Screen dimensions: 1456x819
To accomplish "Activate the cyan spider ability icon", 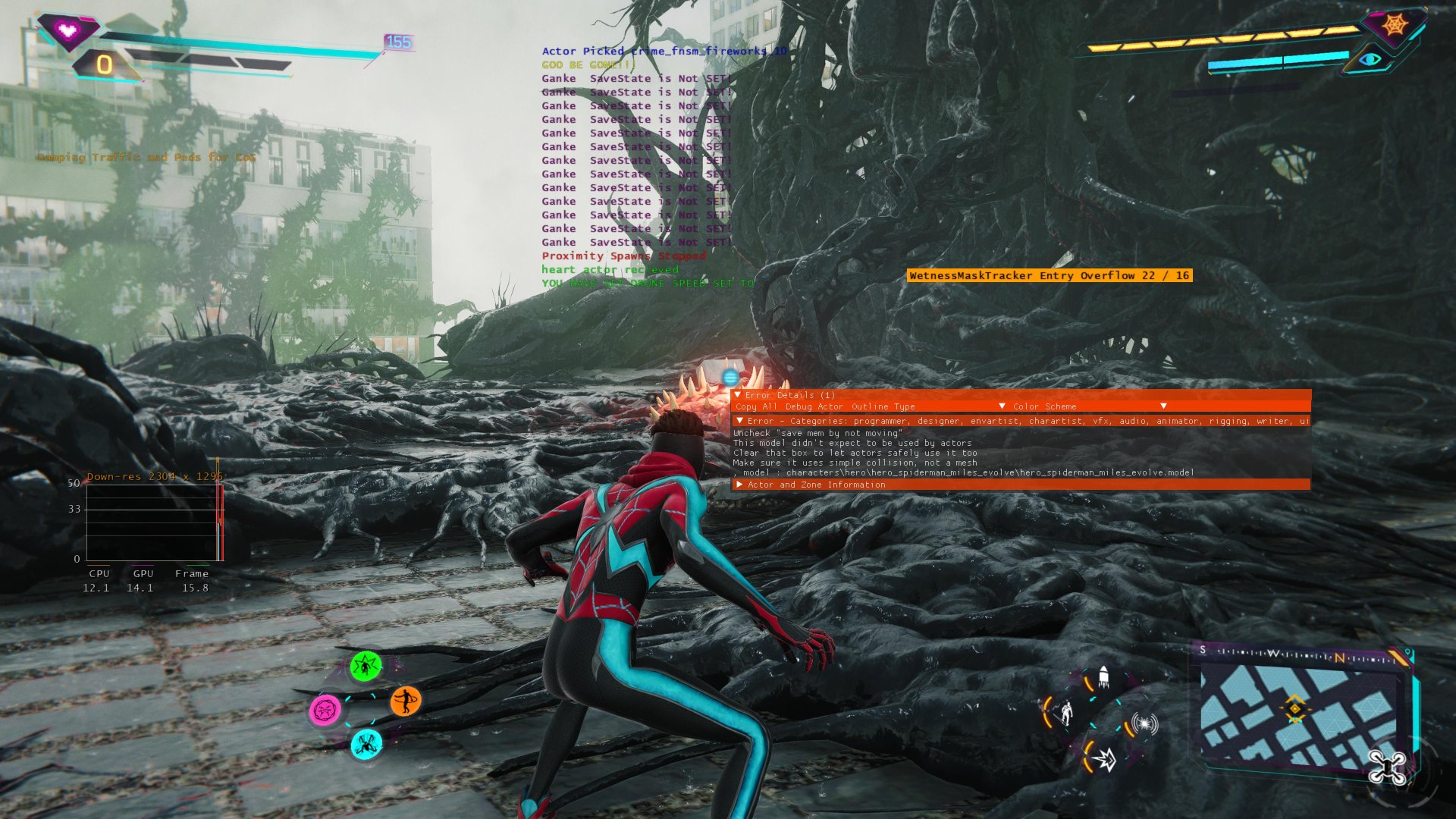I will pyautogui.click(x=366, y=744).
